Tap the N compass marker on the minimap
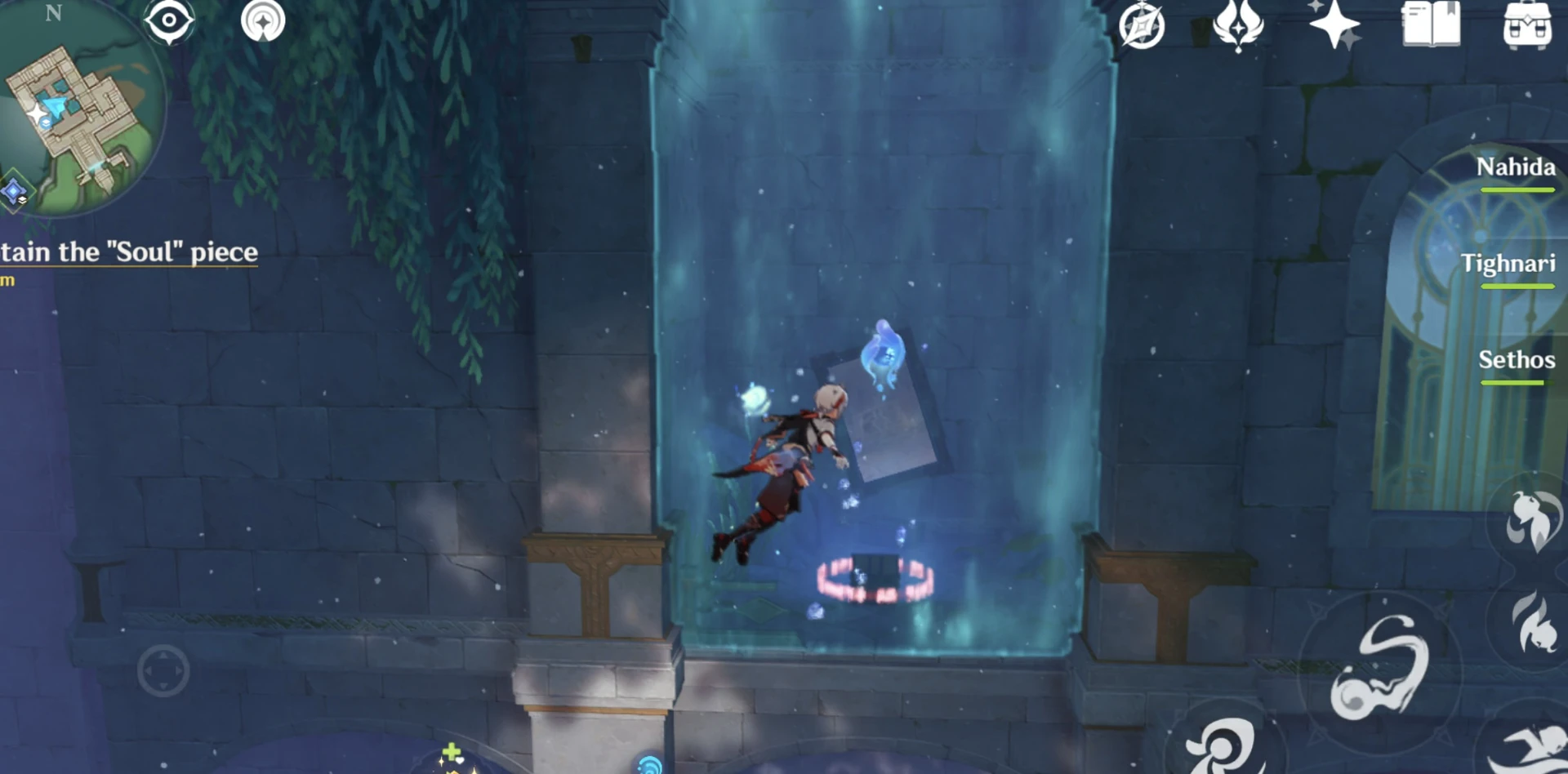Screen dimensions: 1568x774 tap(54, 15)
